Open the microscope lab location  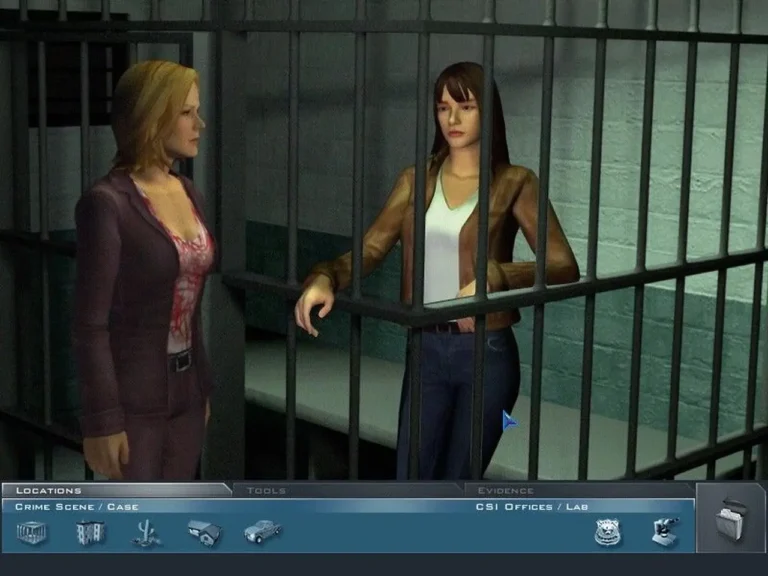pyautogui.click(x=665, y=532)
